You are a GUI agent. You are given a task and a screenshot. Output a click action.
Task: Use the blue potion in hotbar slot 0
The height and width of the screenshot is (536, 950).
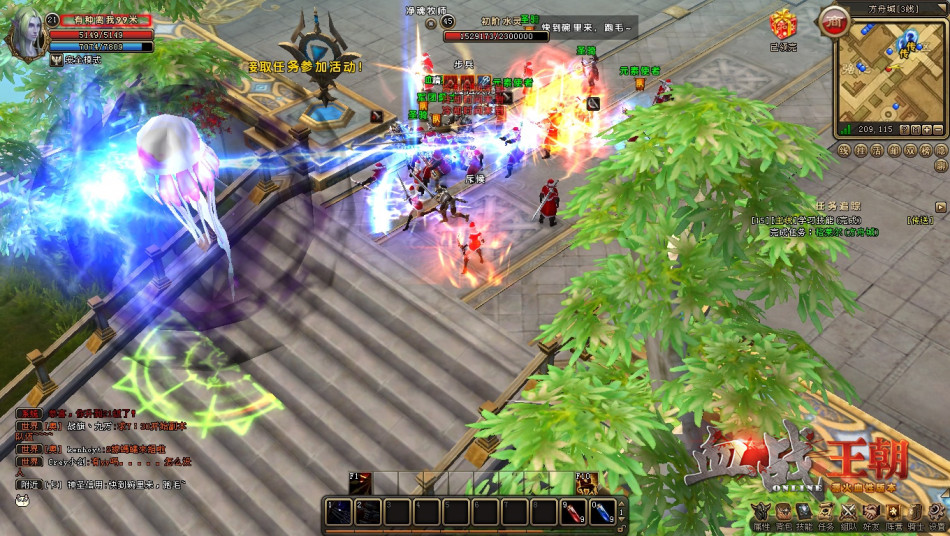601,512
